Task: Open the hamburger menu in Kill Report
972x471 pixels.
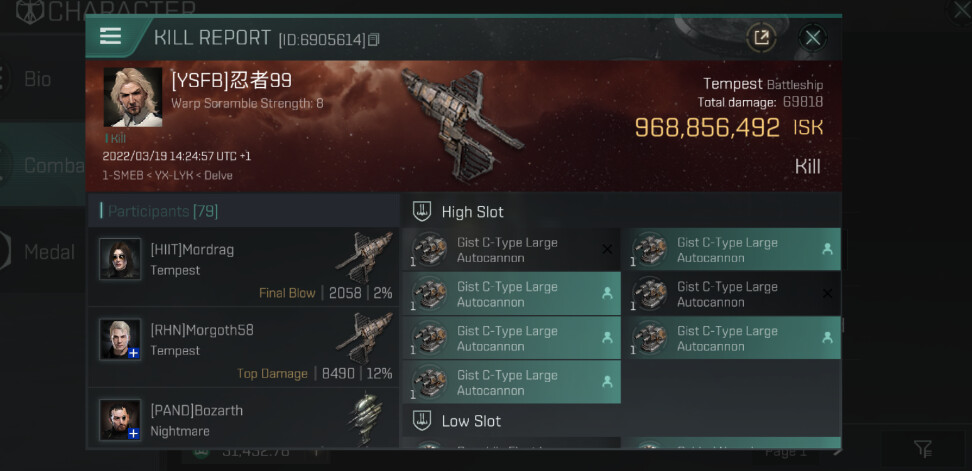Action: tap(110, 37)
